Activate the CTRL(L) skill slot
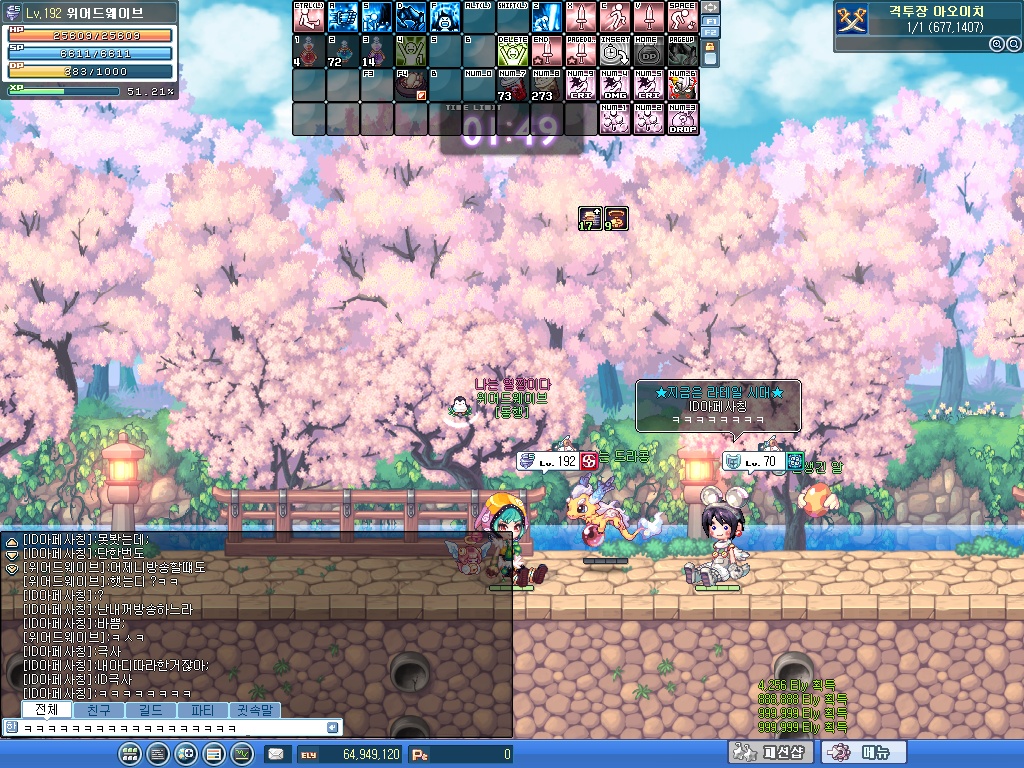The width and height of the screenshot is (1024, 768). pos(309,17)
